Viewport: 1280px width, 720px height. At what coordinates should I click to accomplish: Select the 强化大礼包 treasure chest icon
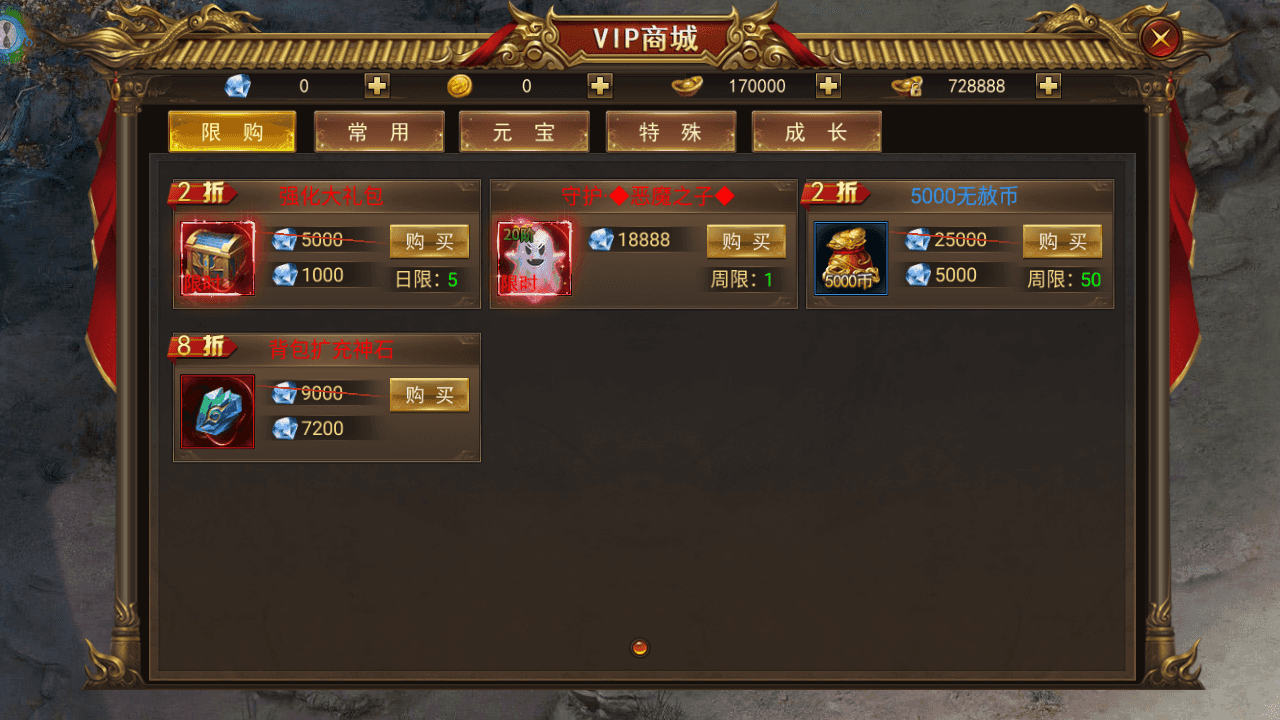[x=216, y=258]
